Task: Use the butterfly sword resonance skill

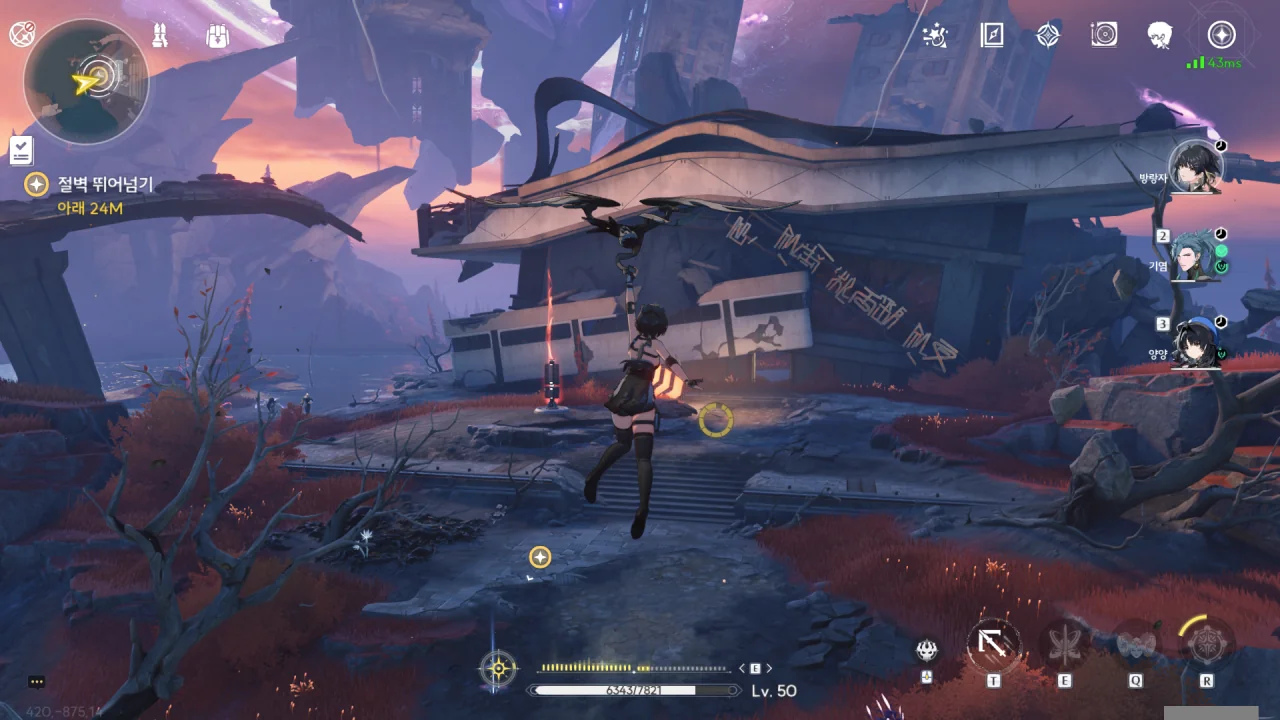Action: click(1064, 646)
